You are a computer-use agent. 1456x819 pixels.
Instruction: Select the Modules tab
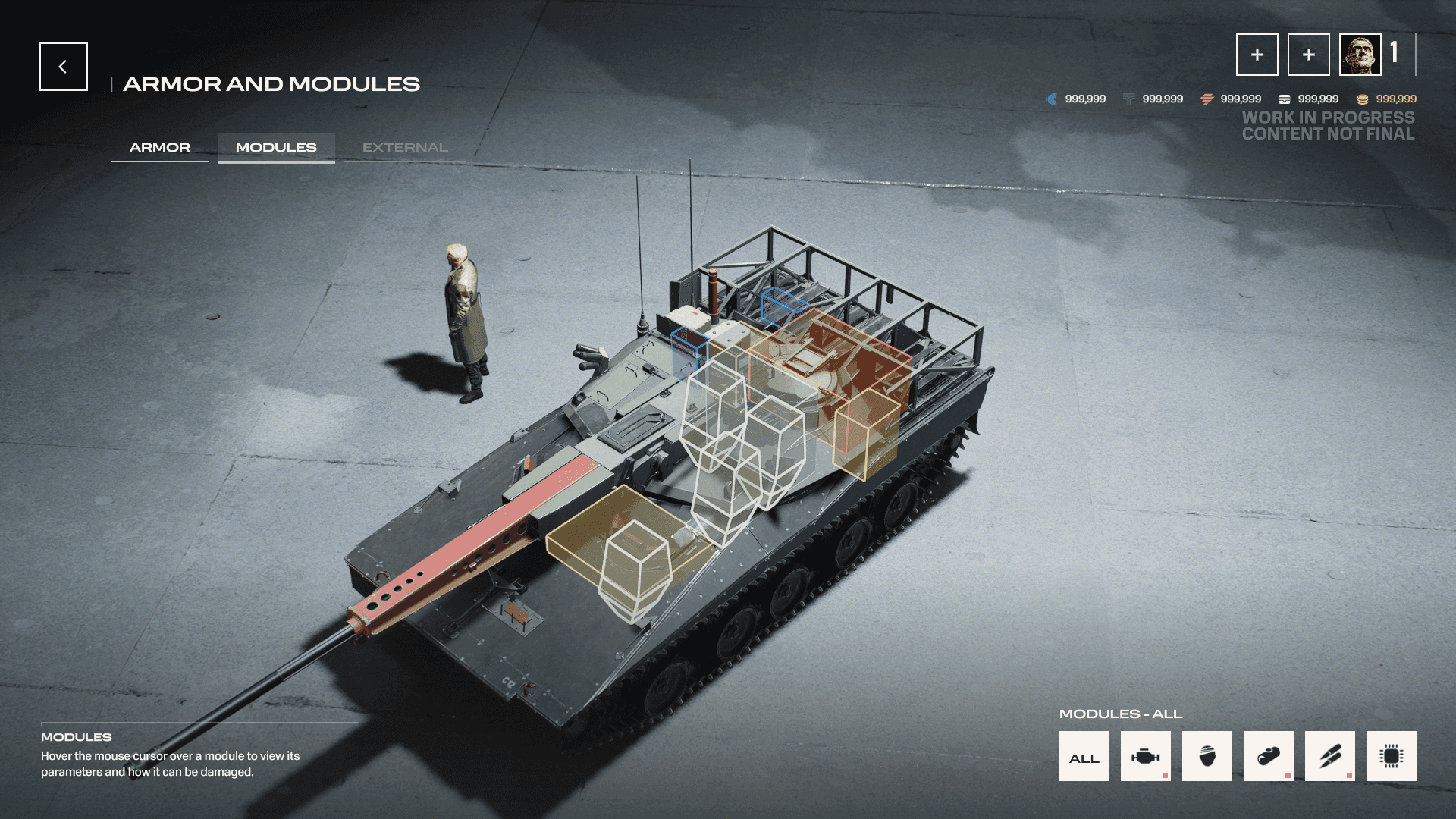[276, 147]
